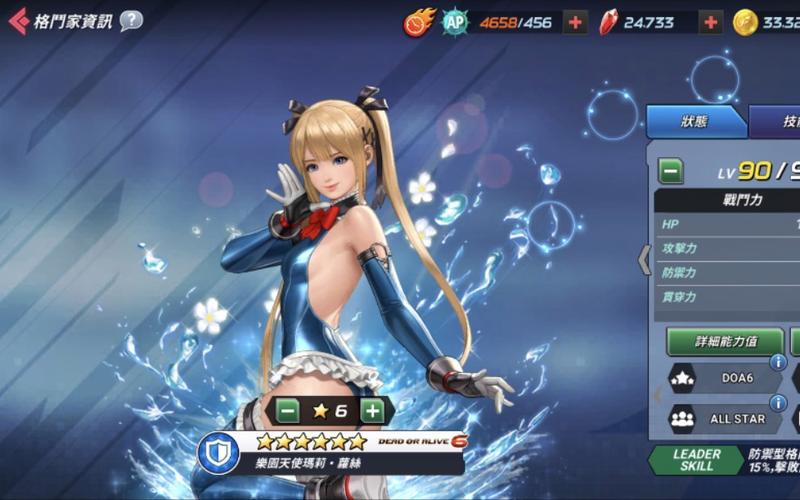Buy more rubies with the plus button
Viewport: 800px width, 500px height.
click(711, 22)
